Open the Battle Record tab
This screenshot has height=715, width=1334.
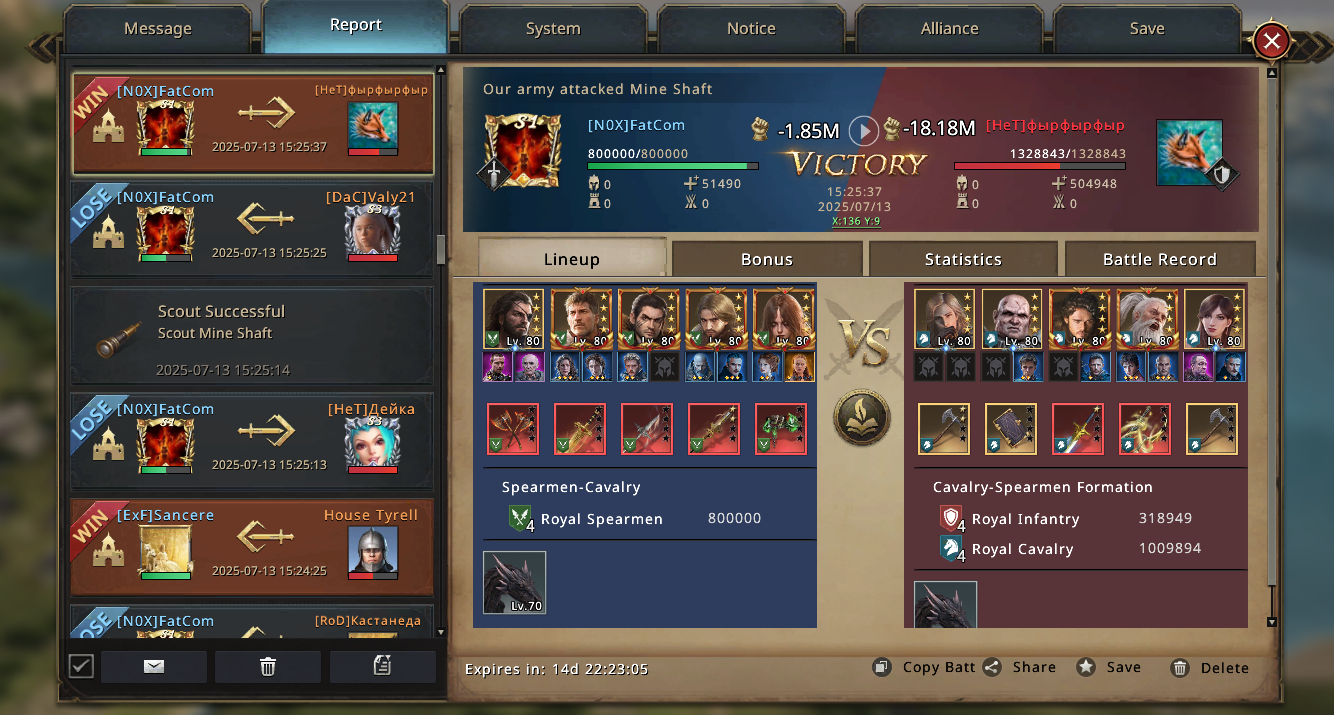1159,259
